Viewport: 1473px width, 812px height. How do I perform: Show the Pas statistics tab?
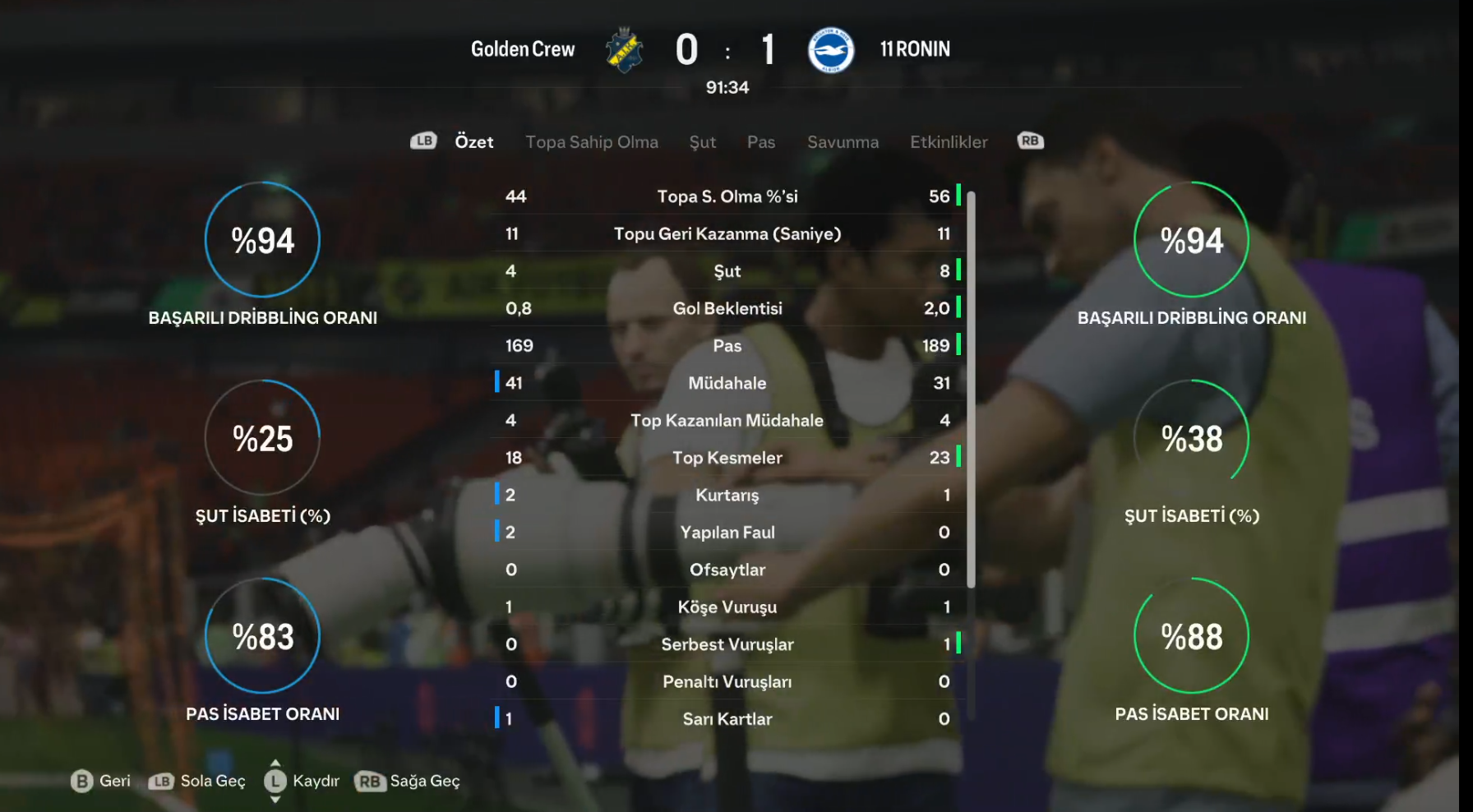pos(760,142)
